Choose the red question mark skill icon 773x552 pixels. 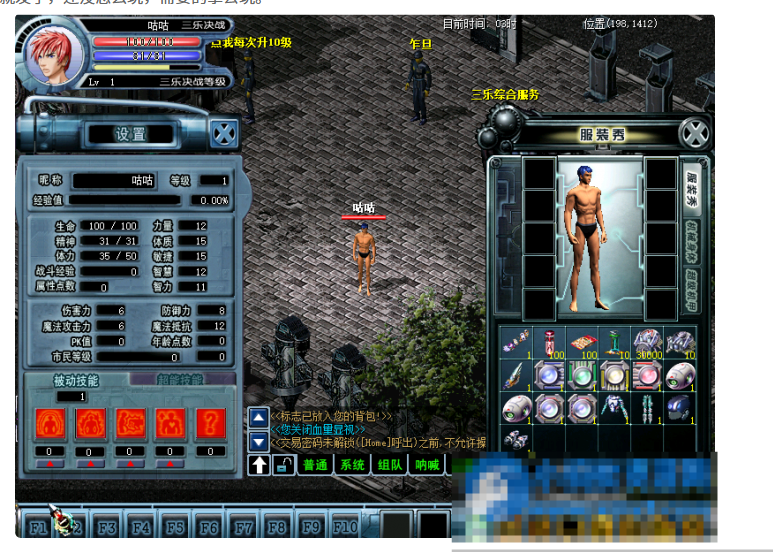point(209,423)
